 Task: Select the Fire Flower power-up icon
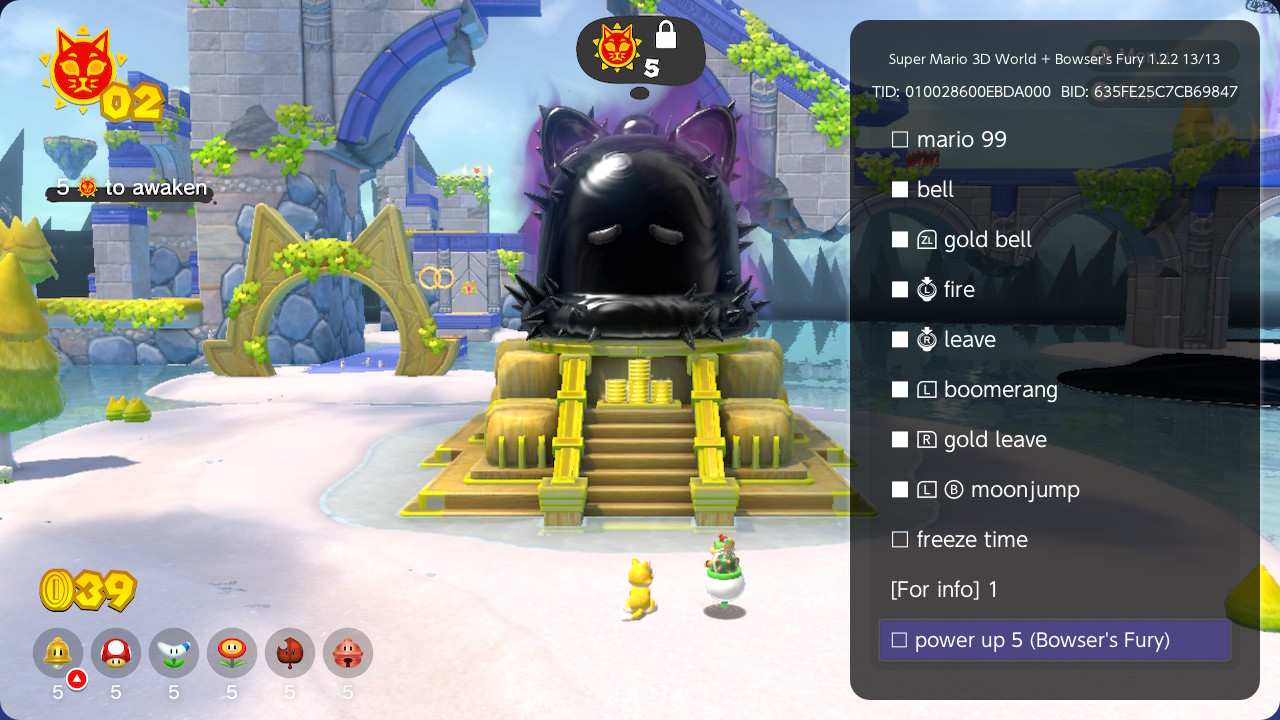point(231,653)
